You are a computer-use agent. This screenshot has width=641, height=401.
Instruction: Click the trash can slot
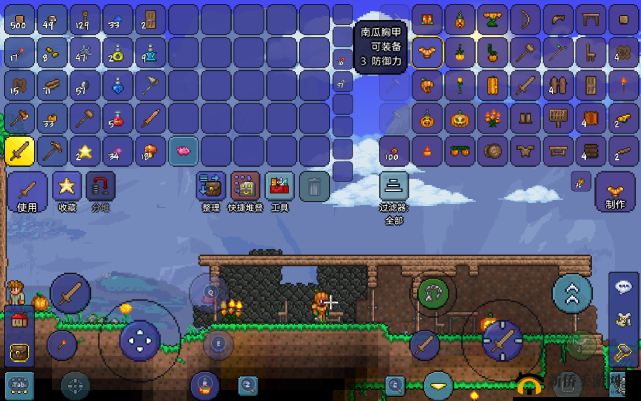(314, 186)
